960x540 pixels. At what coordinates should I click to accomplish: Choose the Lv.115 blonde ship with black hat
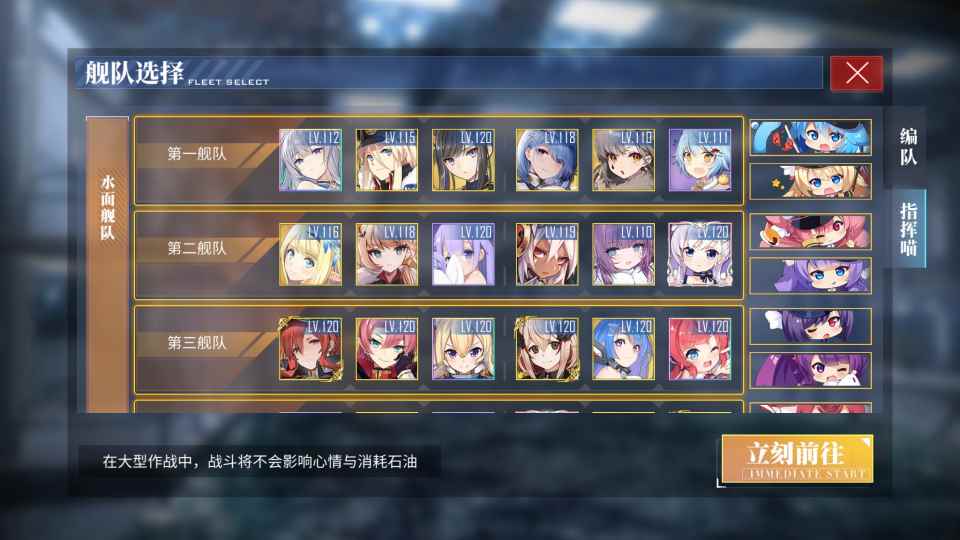coord(387,160)
